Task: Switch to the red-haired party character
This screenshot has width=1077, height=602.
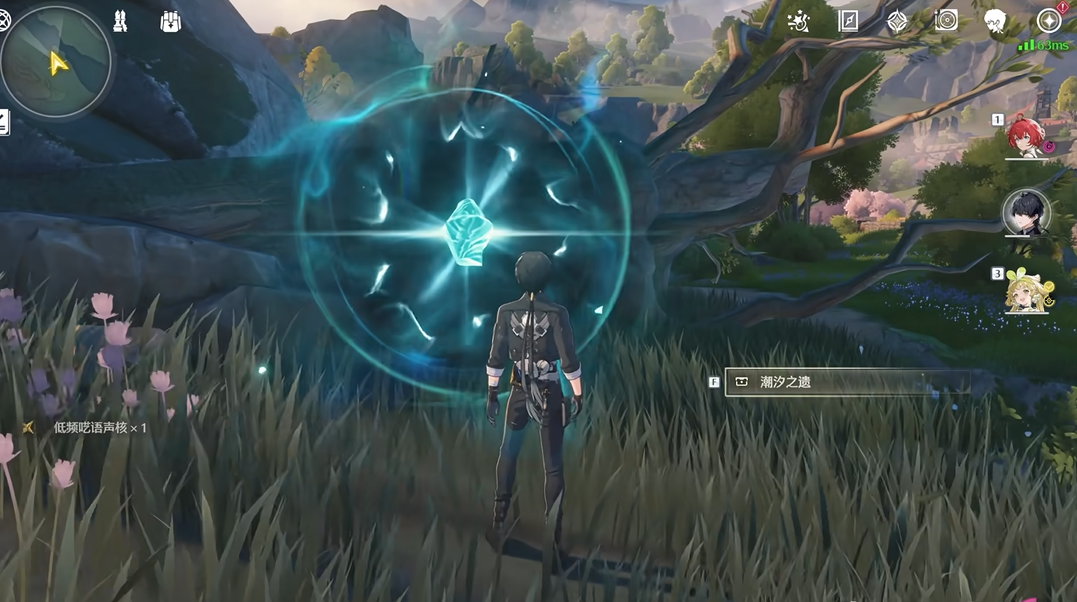Action: coord(1028,140)
